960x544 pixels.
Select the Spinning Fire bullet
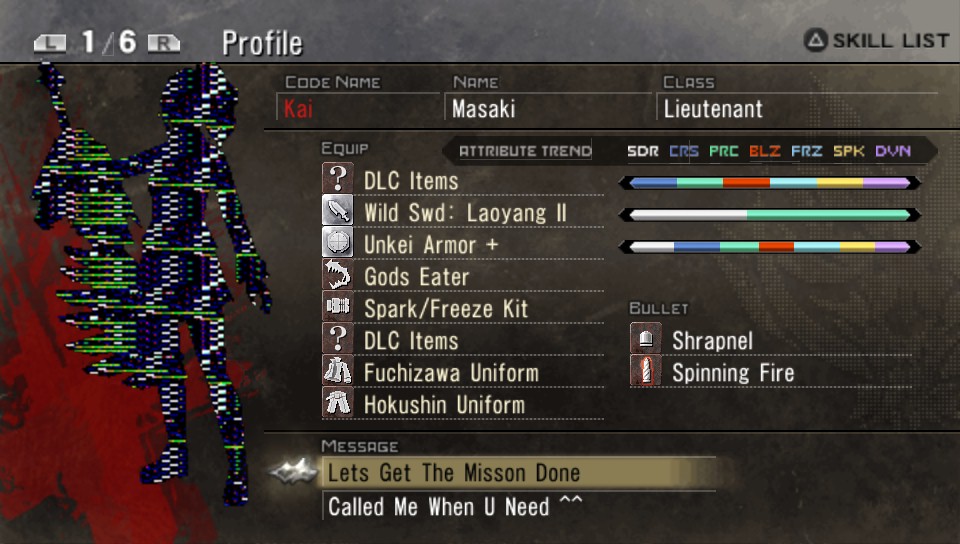732,373
